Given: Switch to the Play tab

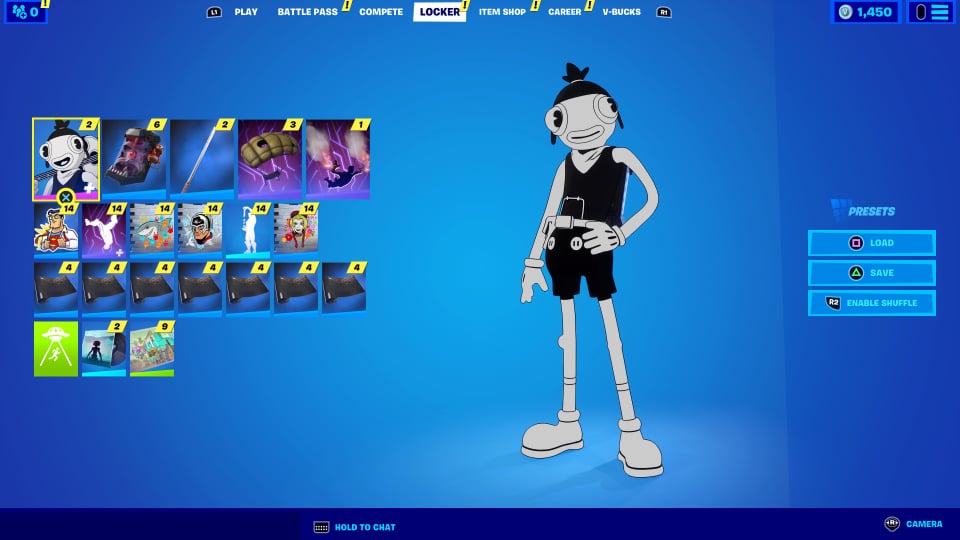Looking at the screenshot, I should tap(246, 12).
